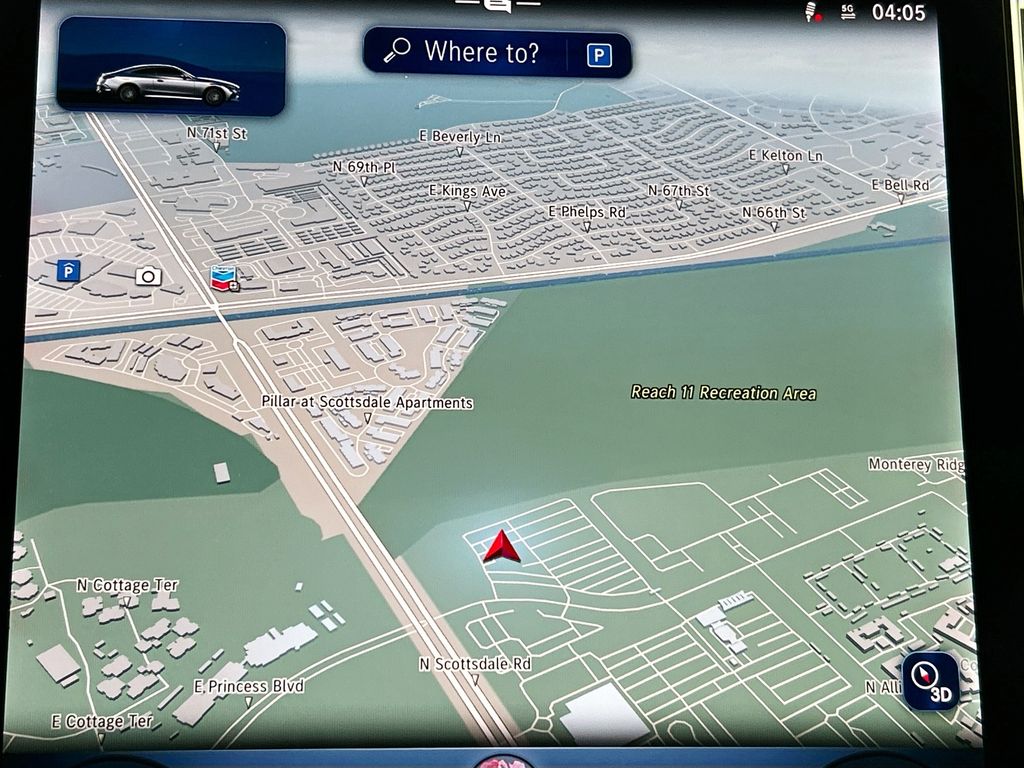
Task: Toggle the 3D compass view button
Action: click(930, 680)
